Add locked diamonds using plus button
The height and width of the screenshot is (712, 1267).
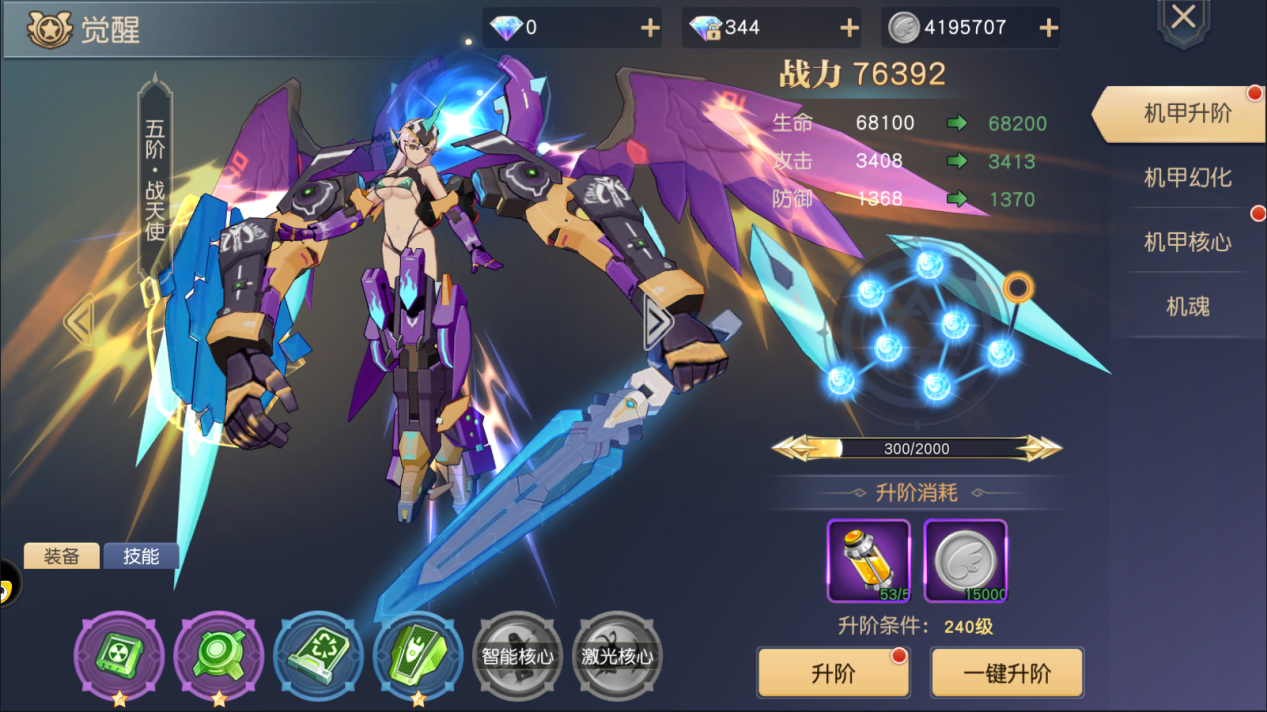click(849, 28)
